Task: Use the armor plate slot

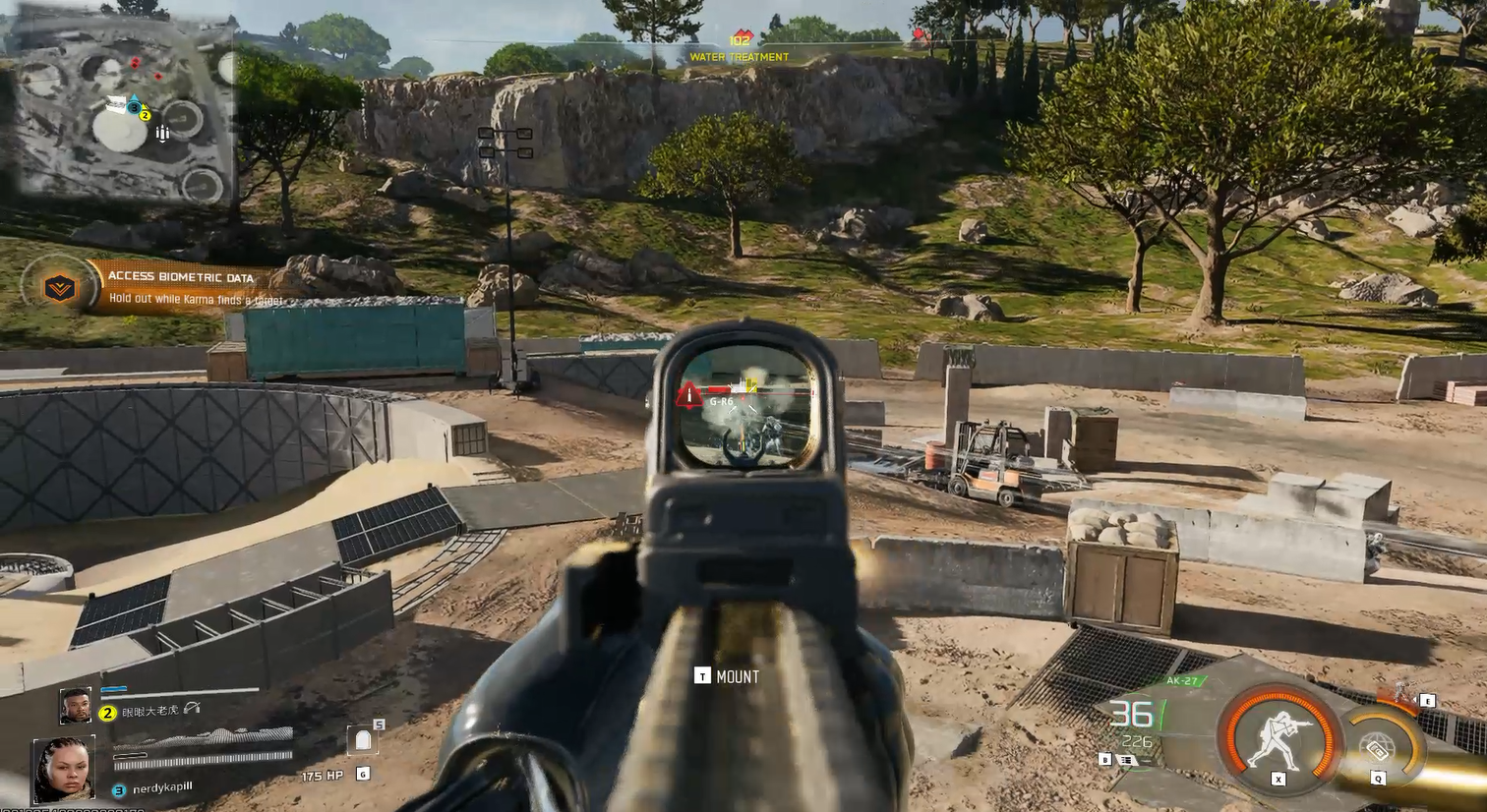Action: point(363,740)
